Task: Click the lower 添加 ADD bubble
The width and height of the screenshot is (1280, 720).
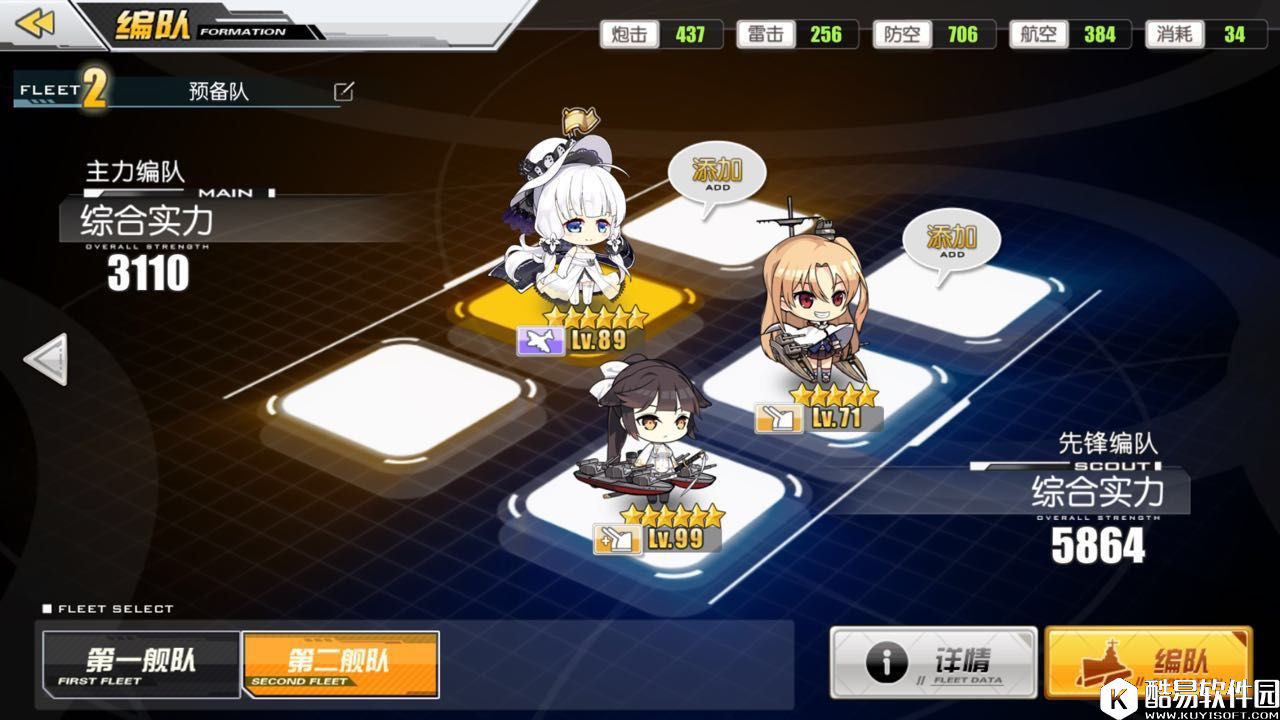Action: (948, 242)
